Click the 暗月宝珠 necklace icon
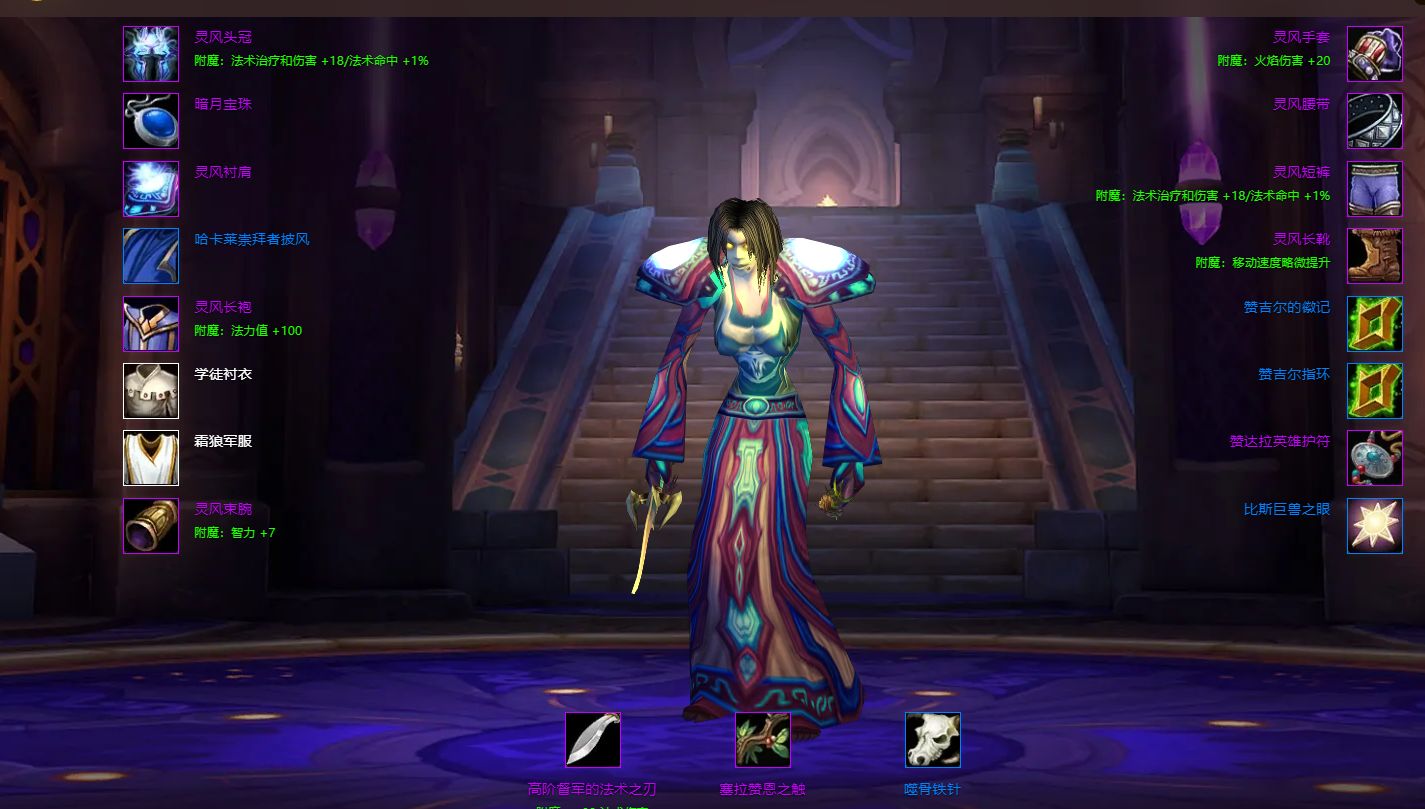1425x809 pixels. coord(151,121)
